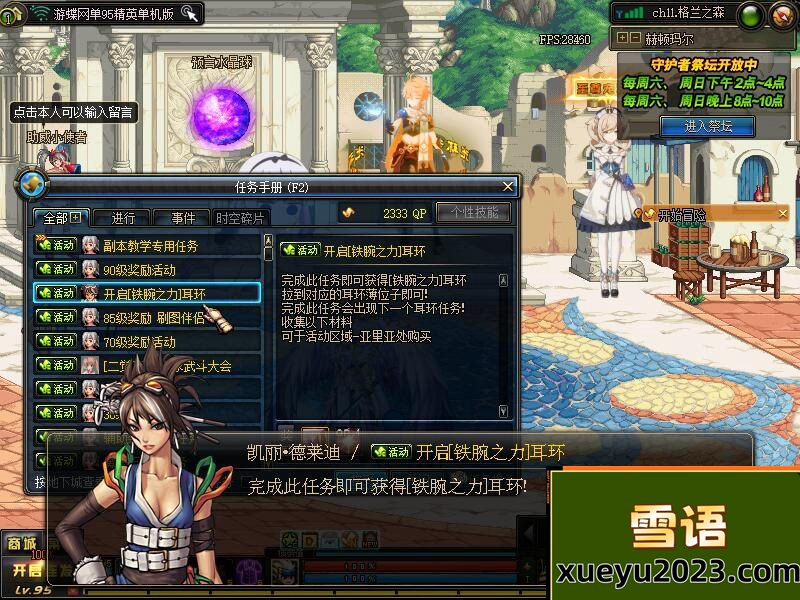Expand the minimap with the plus button
Viewport: 800px width, 600px height.
[x=622, y=38]
